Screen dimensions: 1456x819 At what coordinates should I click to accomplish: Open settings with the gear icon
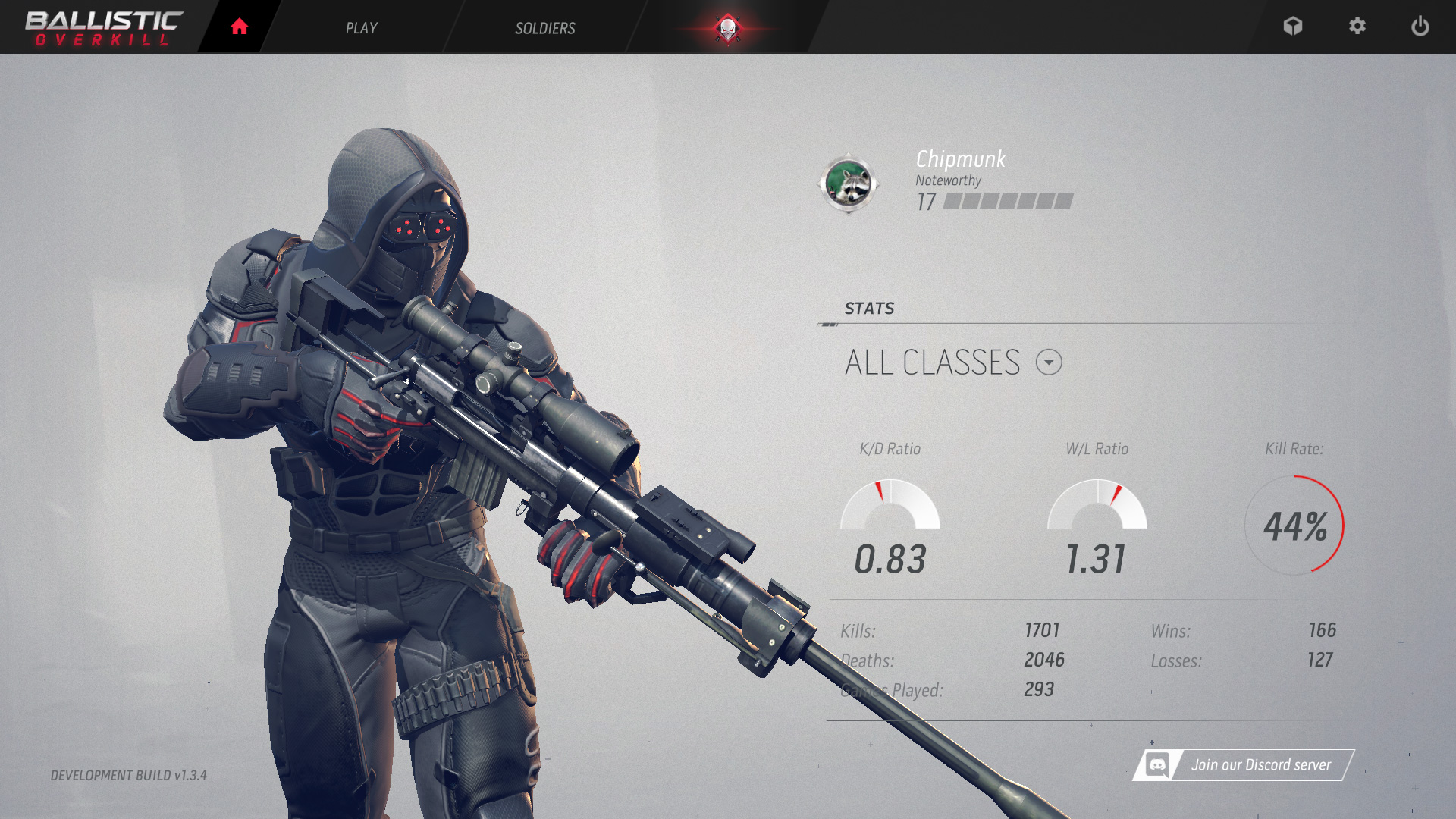click(x=1357, y=27)
